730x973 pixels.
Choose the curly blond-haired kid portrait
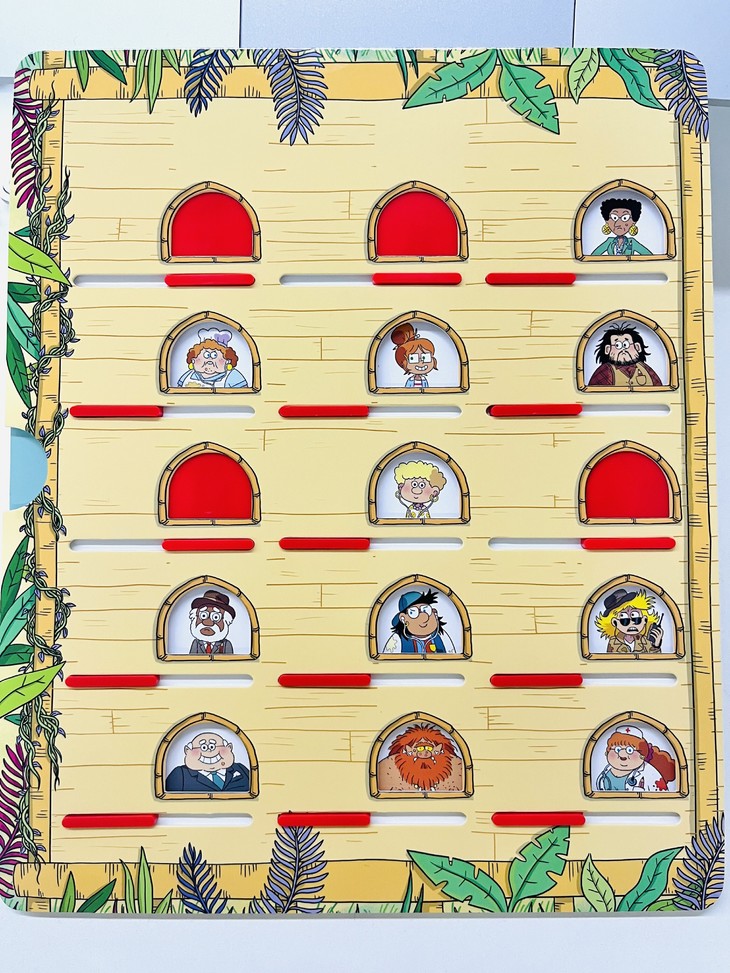pyautogui.click(x=418, y=489)
